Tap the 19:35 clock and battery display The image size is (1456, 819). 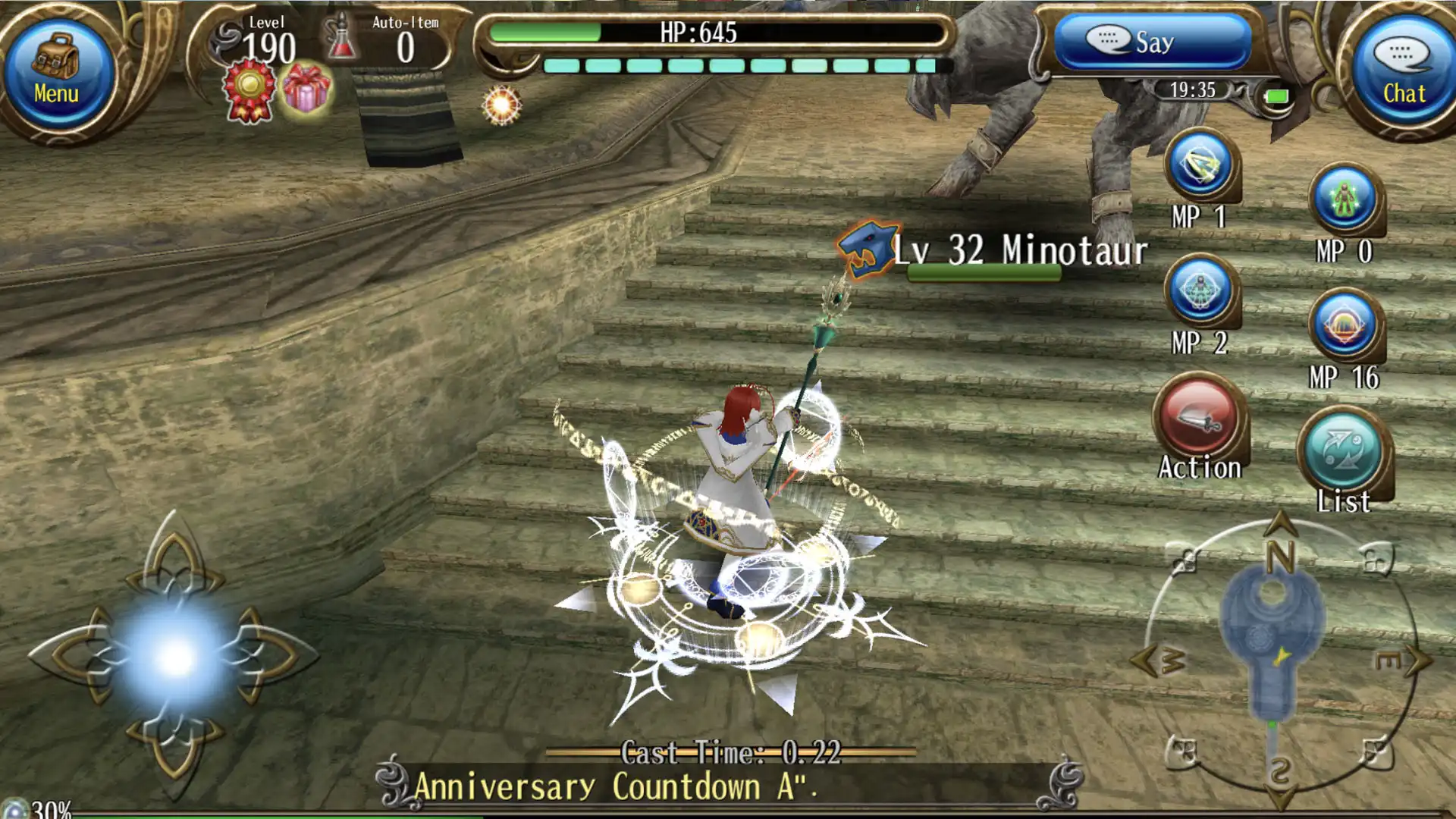click(x=1191, y=91)
